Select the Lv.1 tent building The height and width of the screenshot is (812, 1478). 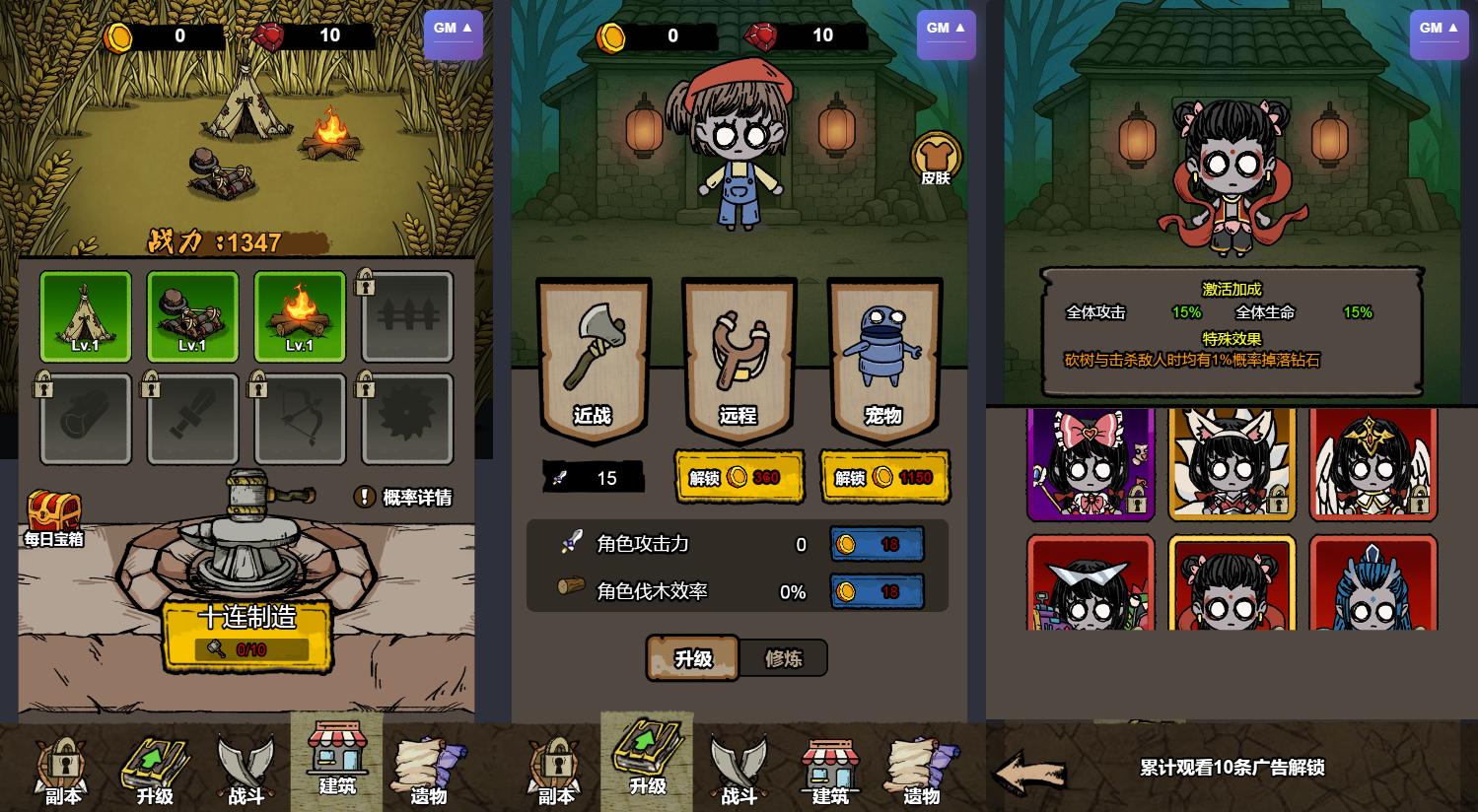(x=85, y=317)
